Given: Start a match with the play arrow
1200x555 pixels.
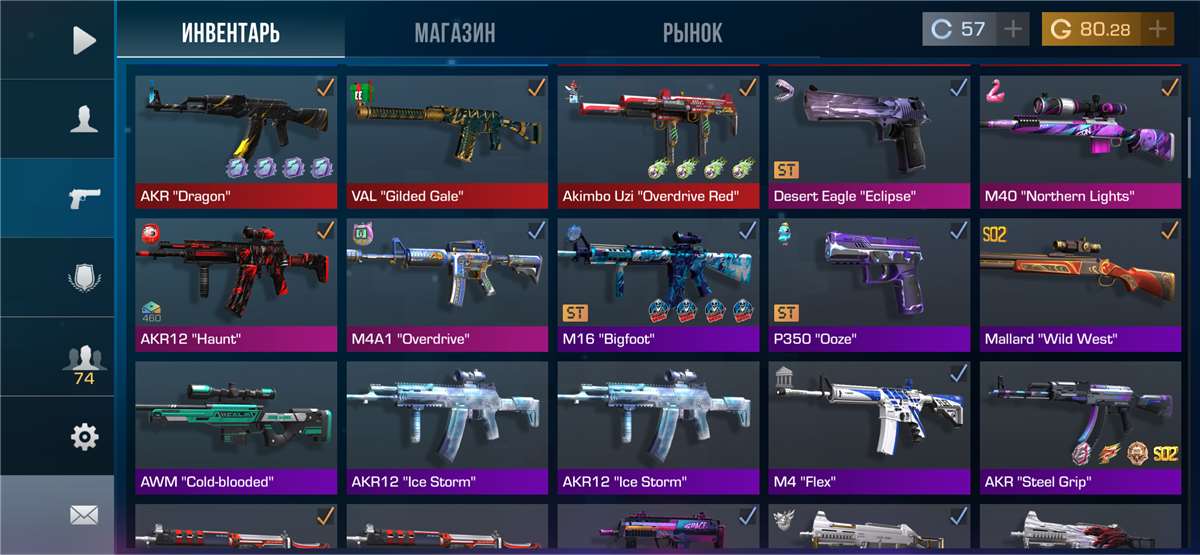Looking at the screenshot, I should [84, 40].
